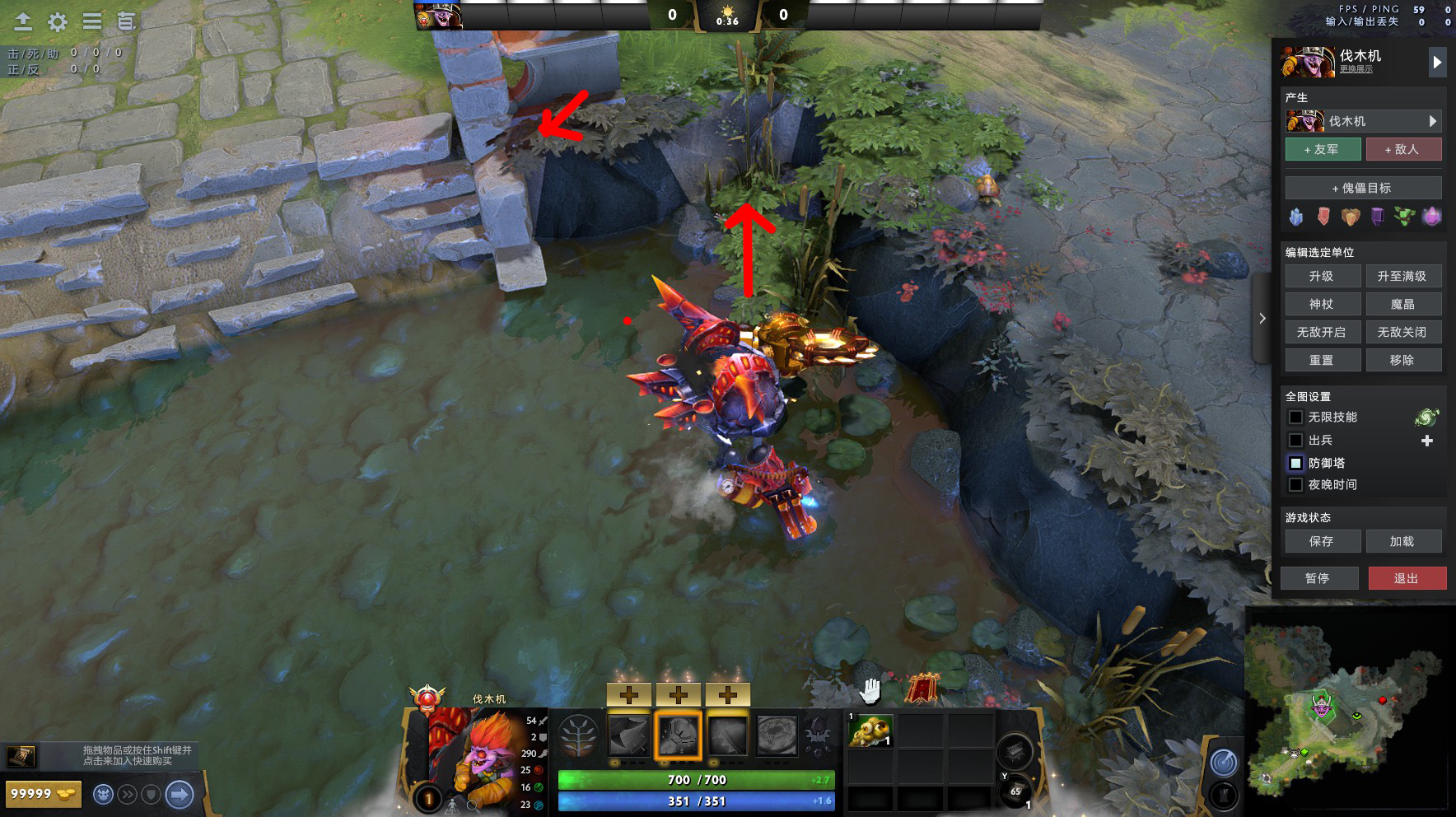Collapse the cheat panel with the edge chevron

click(x=1262, y=318)
